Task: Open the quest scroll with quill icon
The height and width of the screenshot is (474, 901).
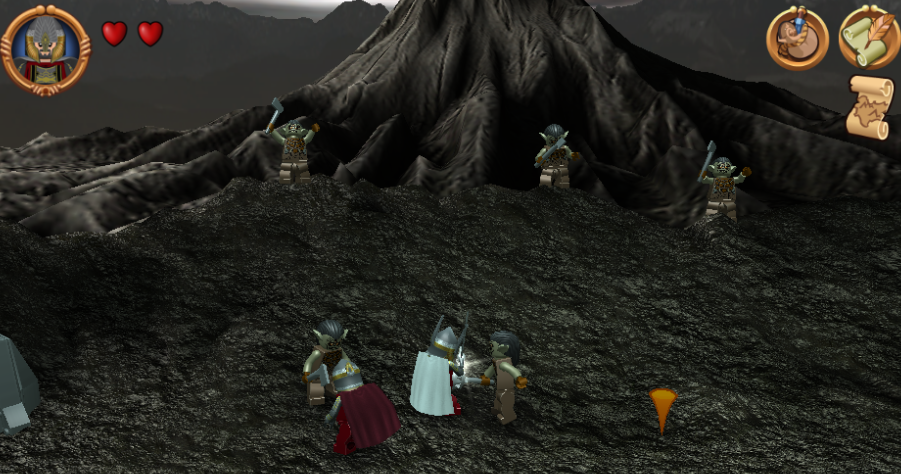Action: [868, 38]
